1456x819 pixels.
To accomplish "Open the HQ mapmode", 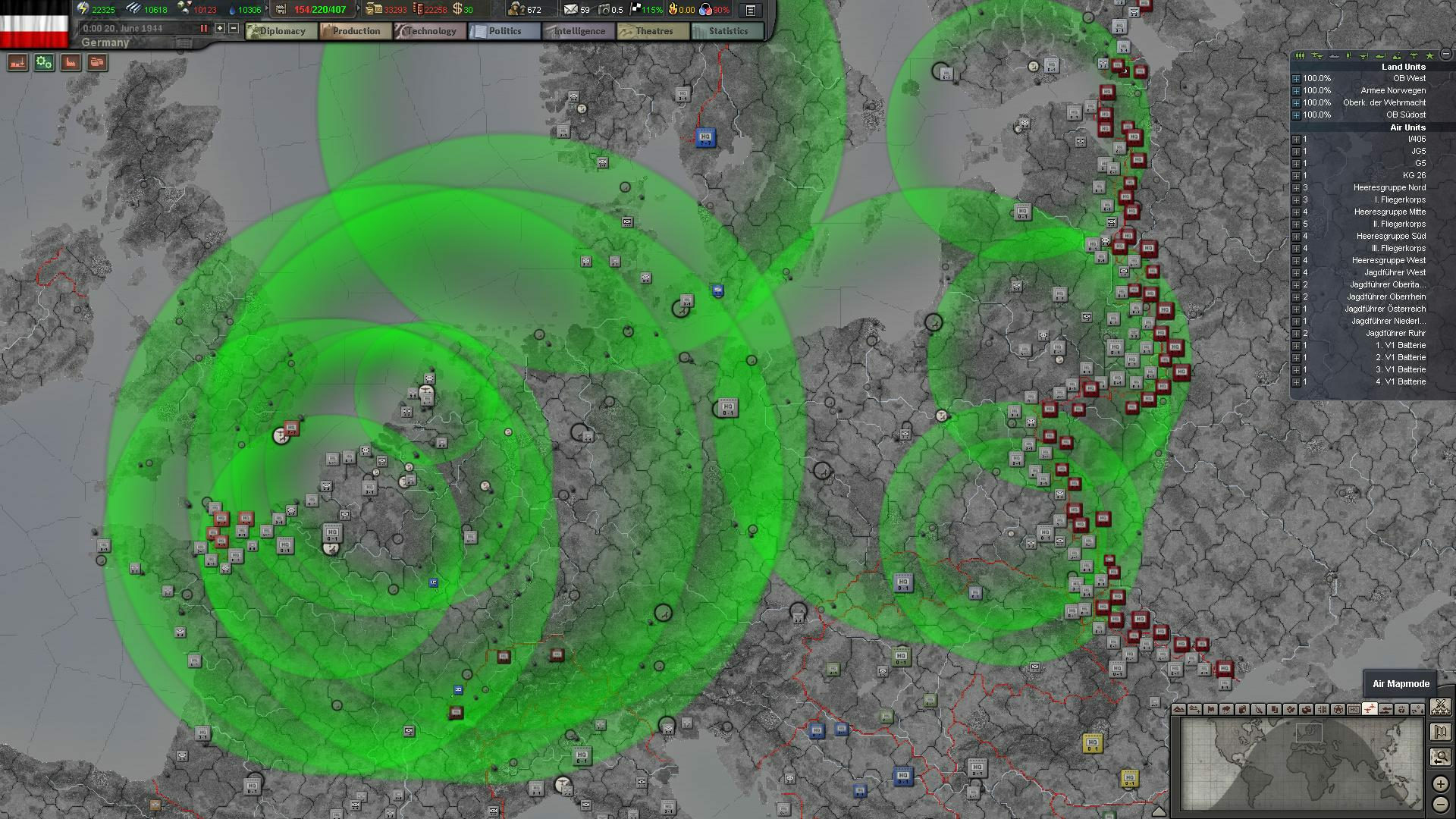I will tap(1353, 711).
